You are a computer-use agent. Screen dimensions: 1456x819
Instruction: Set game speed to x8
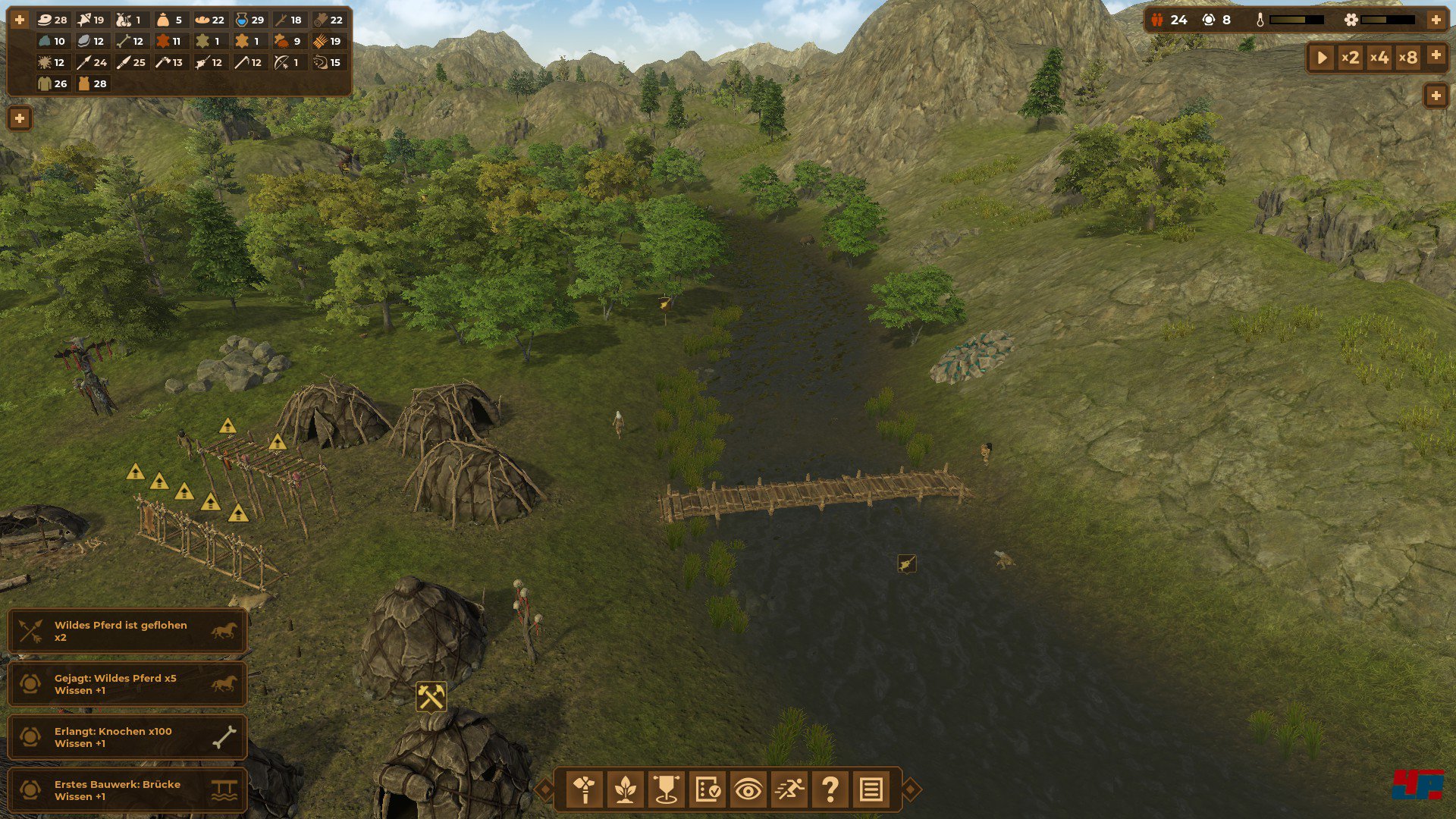[x=1409, y=56]
